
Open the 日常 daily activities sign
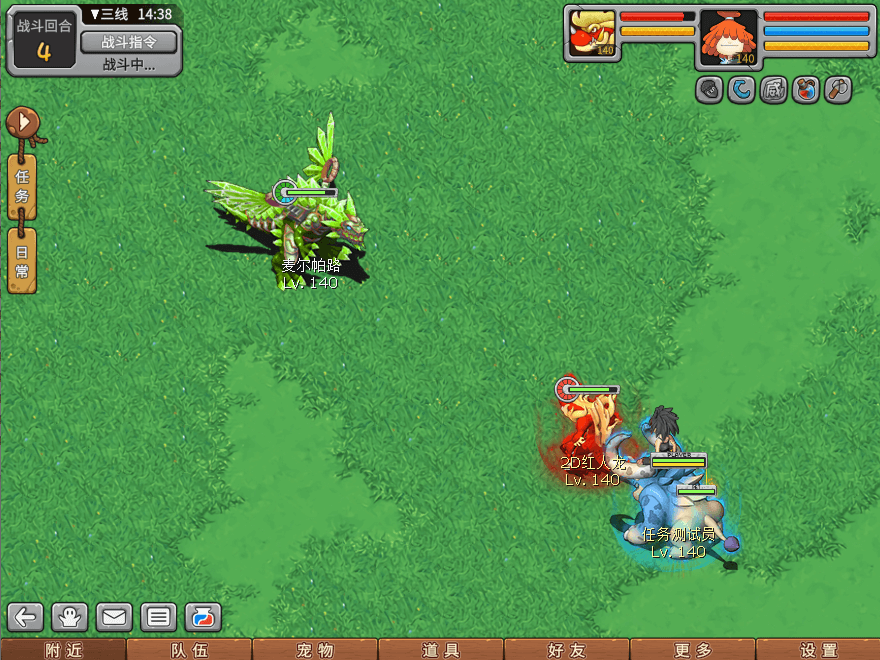pos(22,260)
